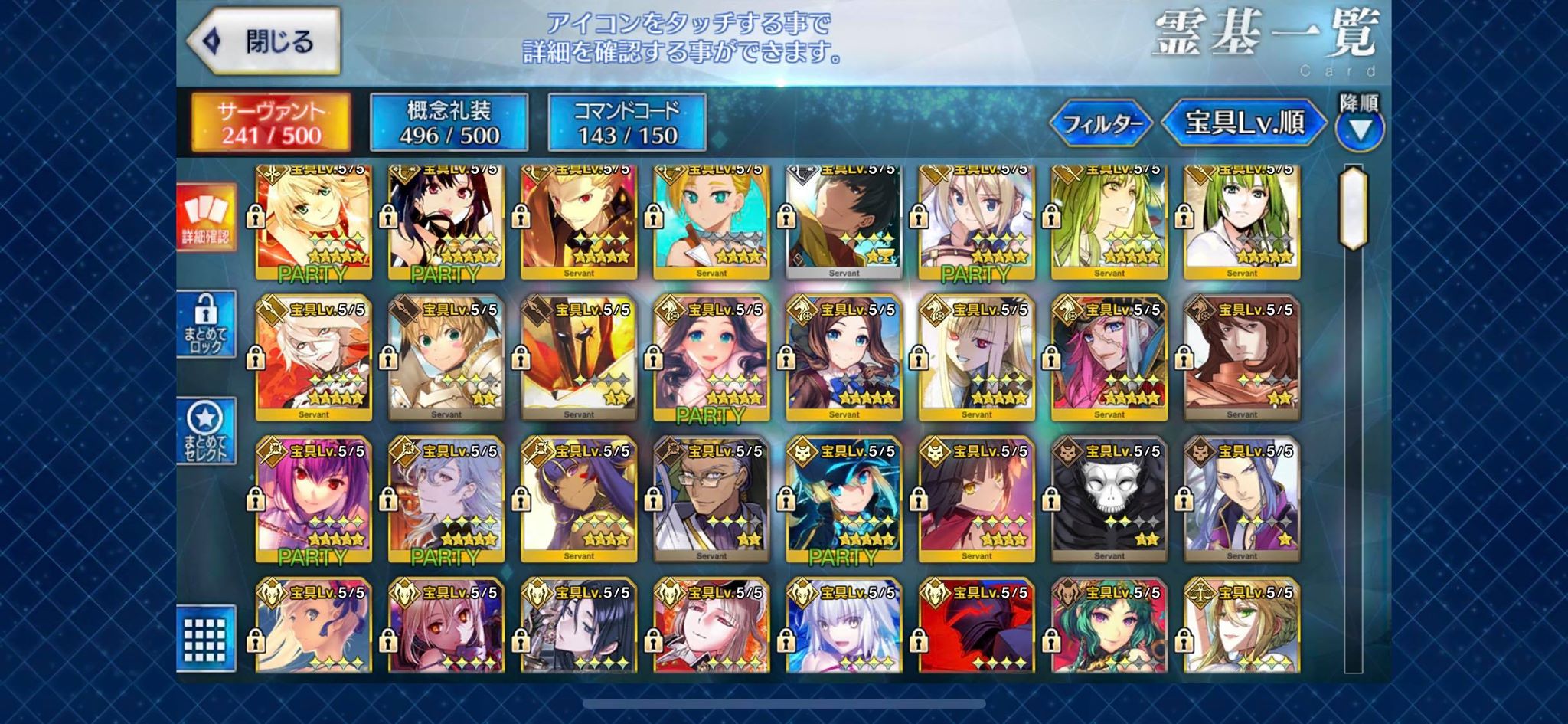
Task: Pick the golden spartan helmet servant card
Action: point(579,359)
